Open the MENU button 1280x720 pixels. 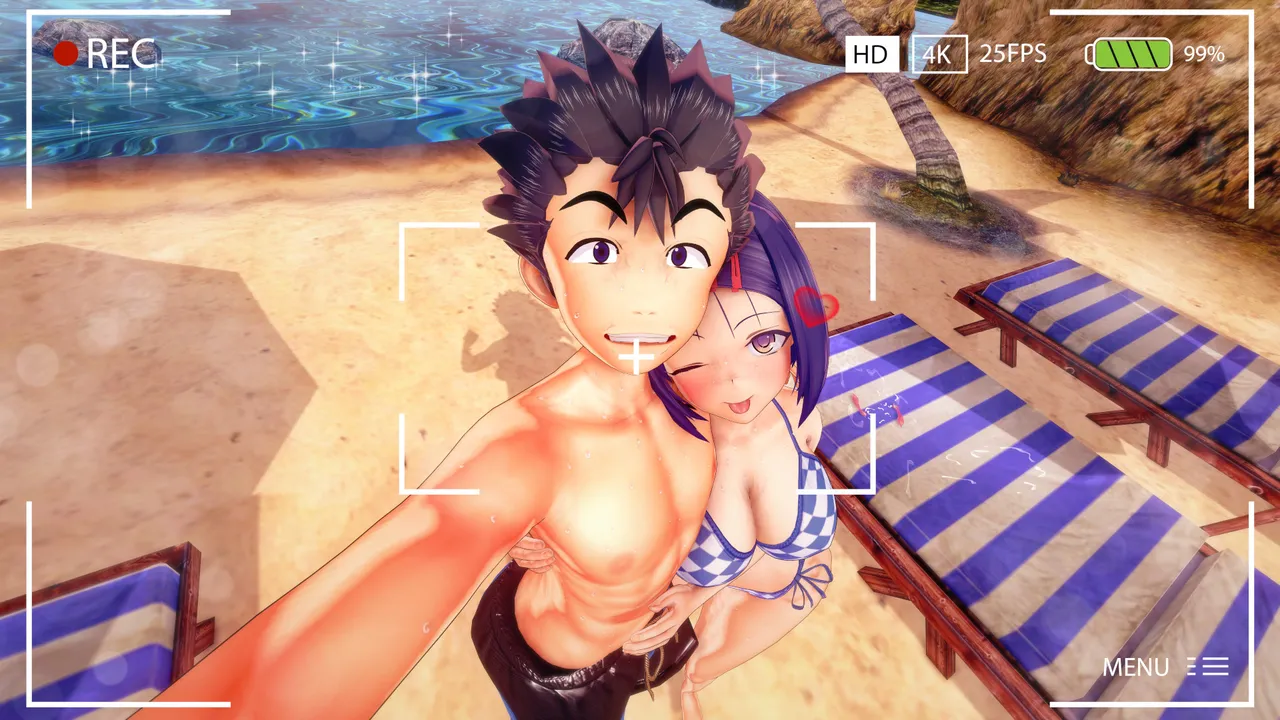1164,667
